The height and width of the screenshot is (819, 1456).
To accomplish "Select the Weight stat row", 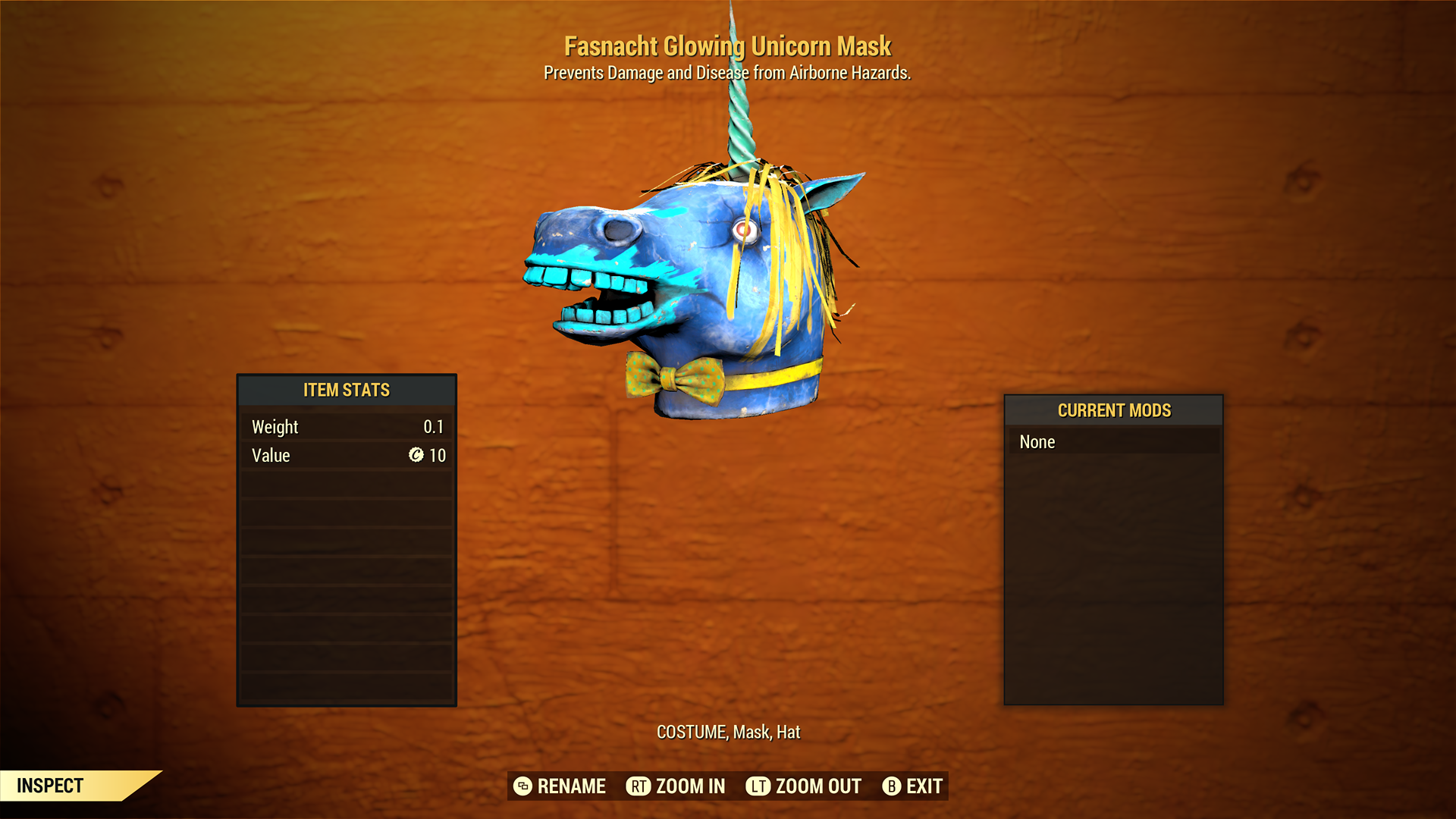I will pyautogui.click(x=346, y=426).
